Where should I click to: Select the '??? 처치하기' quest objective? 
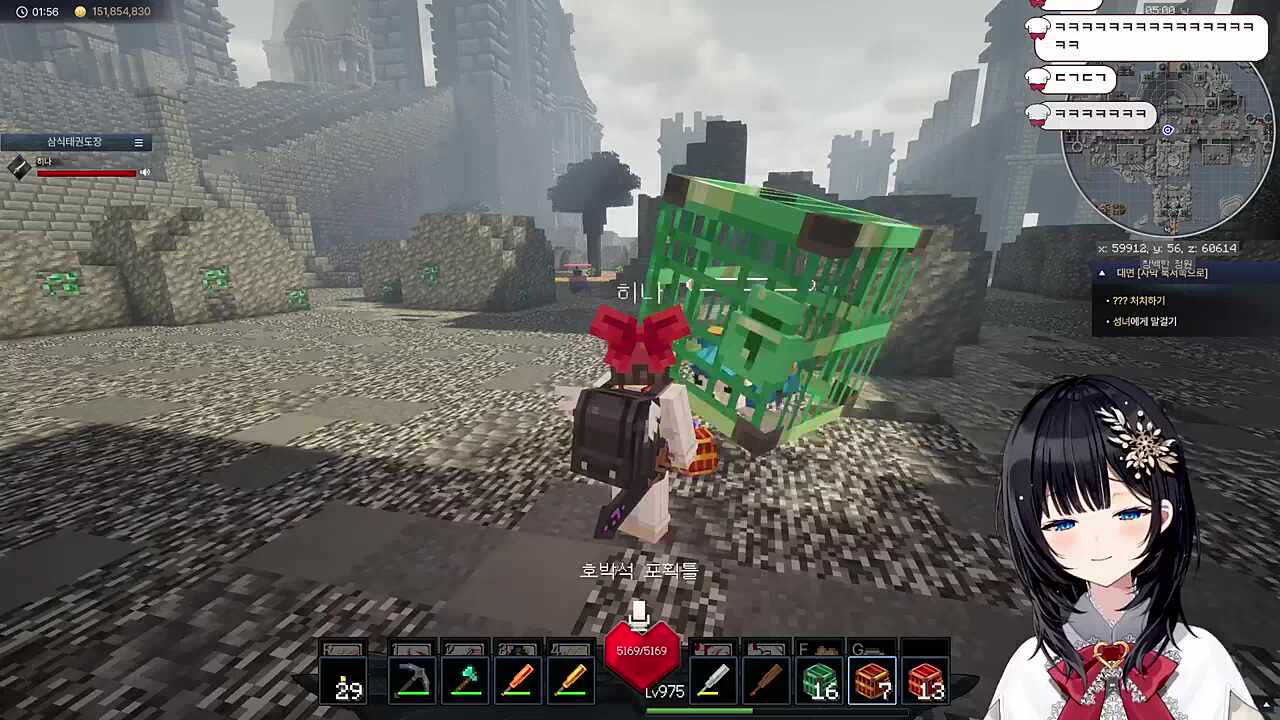click(1139, 300)
